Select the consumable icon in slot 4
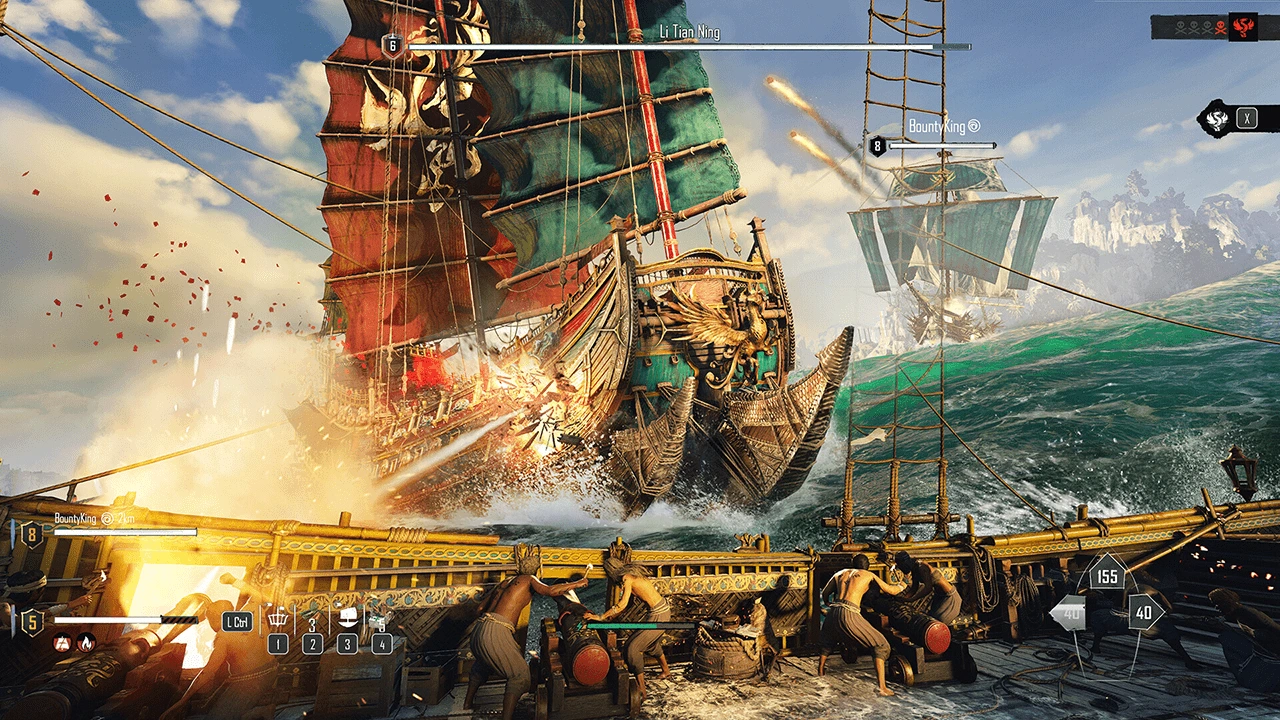The width and height of the screenshot is (1280, 720). pos(378,621)
